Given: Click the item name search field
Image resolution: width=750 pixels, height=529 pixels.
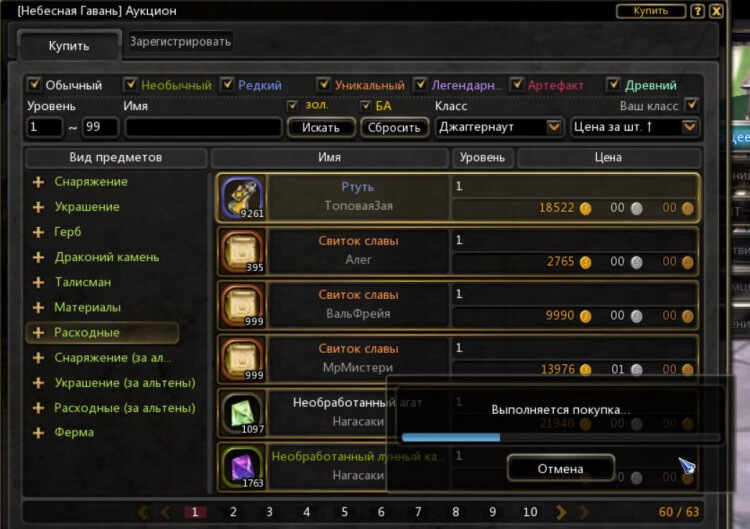Looking at the screenshot, I should tap(203, 128).
